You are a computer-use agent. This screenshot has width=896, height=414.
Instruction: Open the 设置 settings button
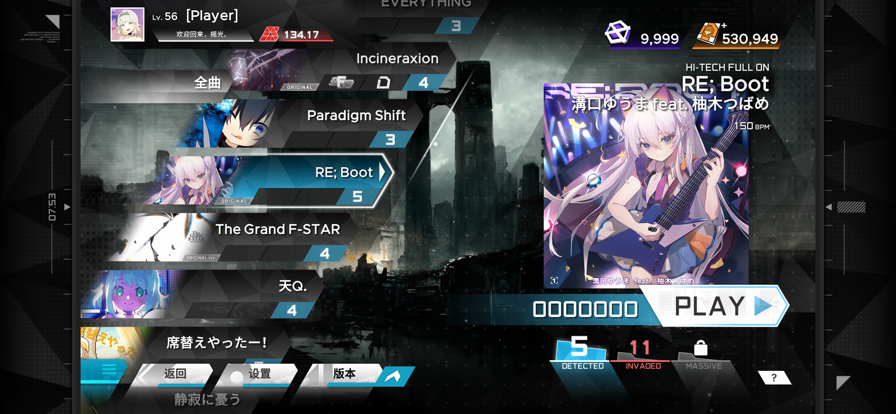(x=256, y=374)
